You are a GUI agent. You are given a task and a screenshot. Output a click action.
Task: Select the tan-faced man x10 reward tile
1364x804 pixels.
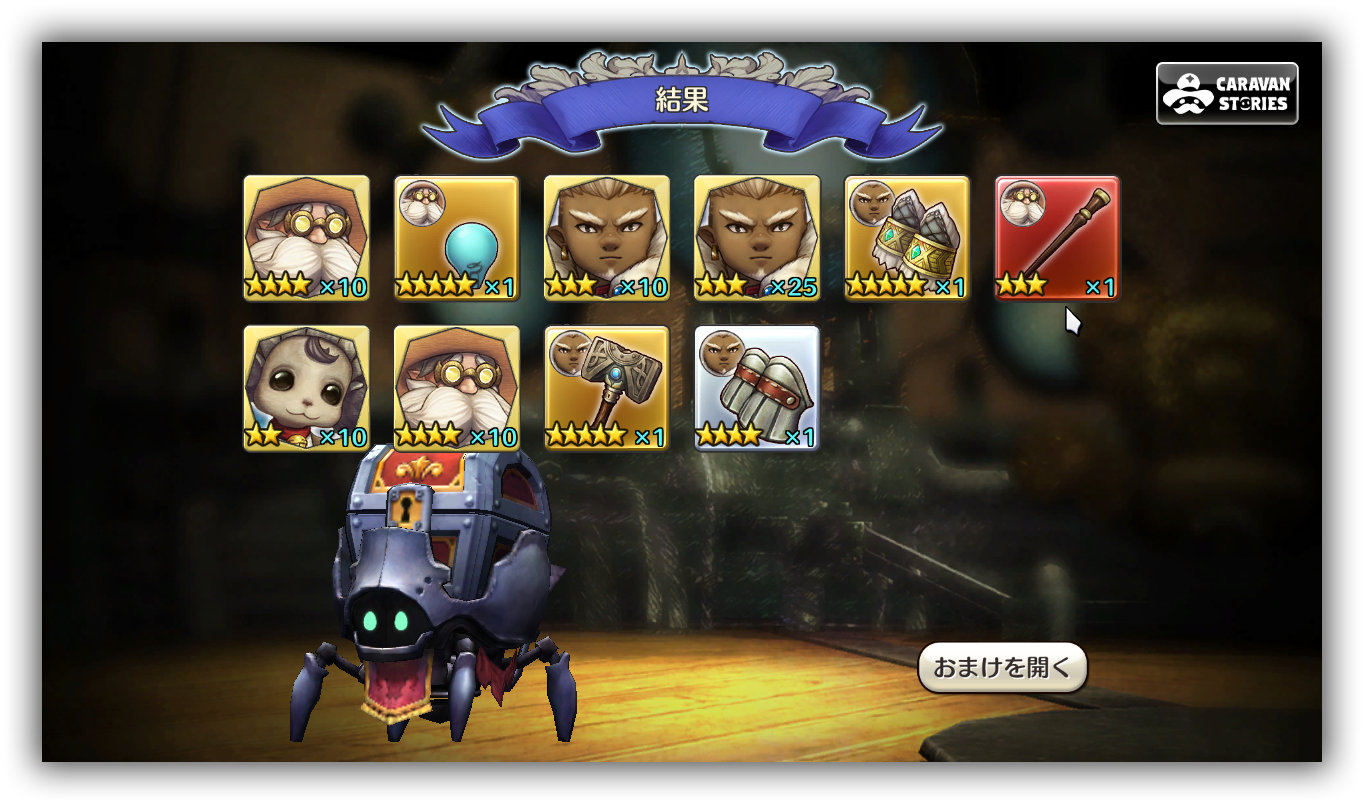pos(607,238)
